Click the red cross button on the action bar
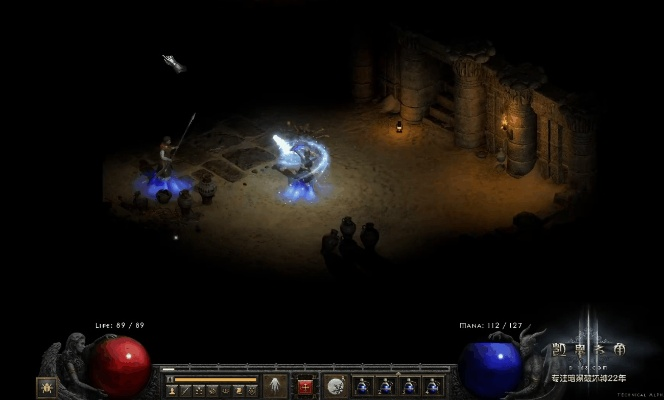The height and width of the screenshot is (400, 664). (x=305, y=386)
